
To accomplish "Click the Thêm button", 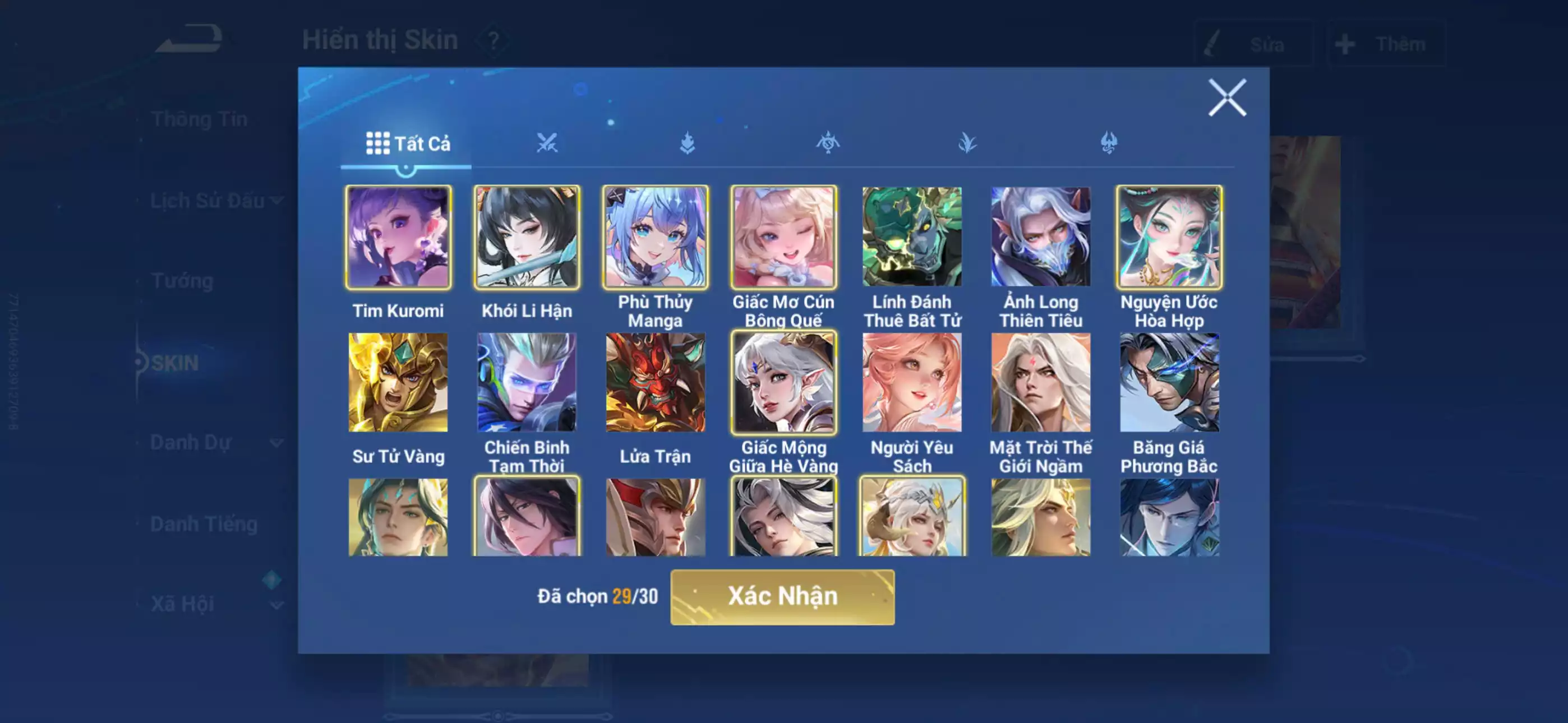I will point(1388,43).
